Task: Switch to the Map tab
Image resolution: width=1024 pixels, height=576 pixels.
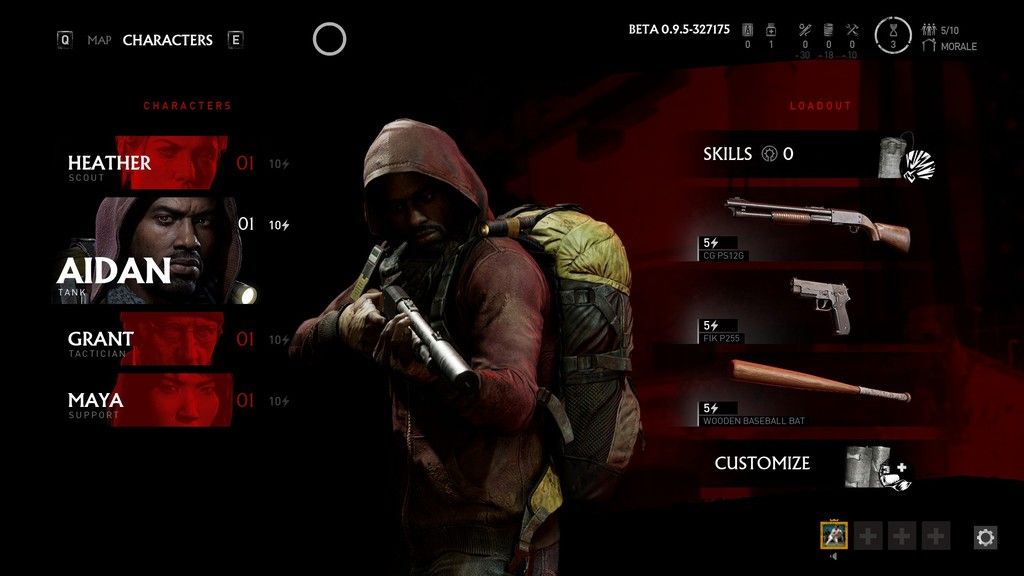Action: [99, 41]
